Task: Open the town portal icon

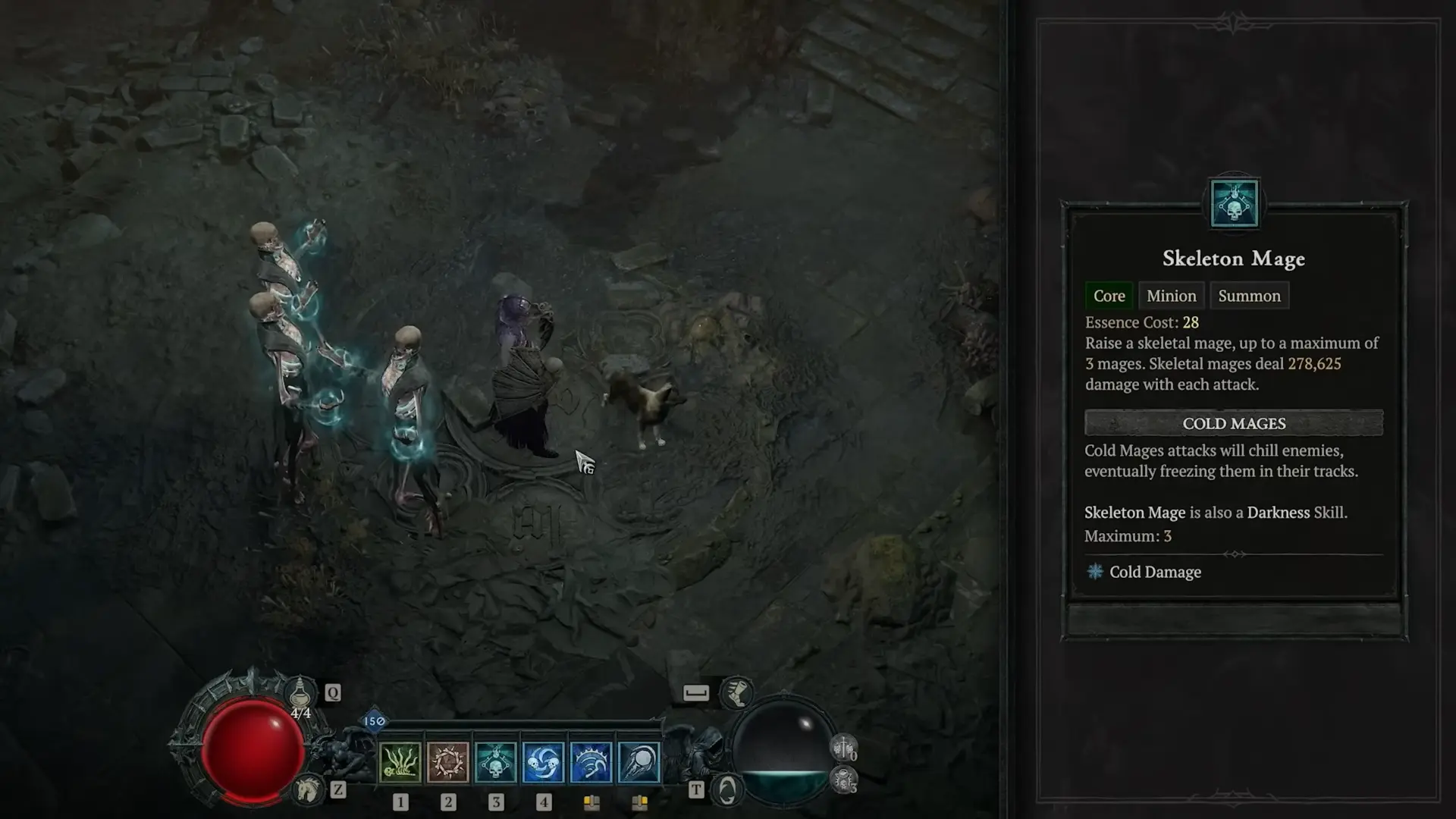Action: (726, 790)
